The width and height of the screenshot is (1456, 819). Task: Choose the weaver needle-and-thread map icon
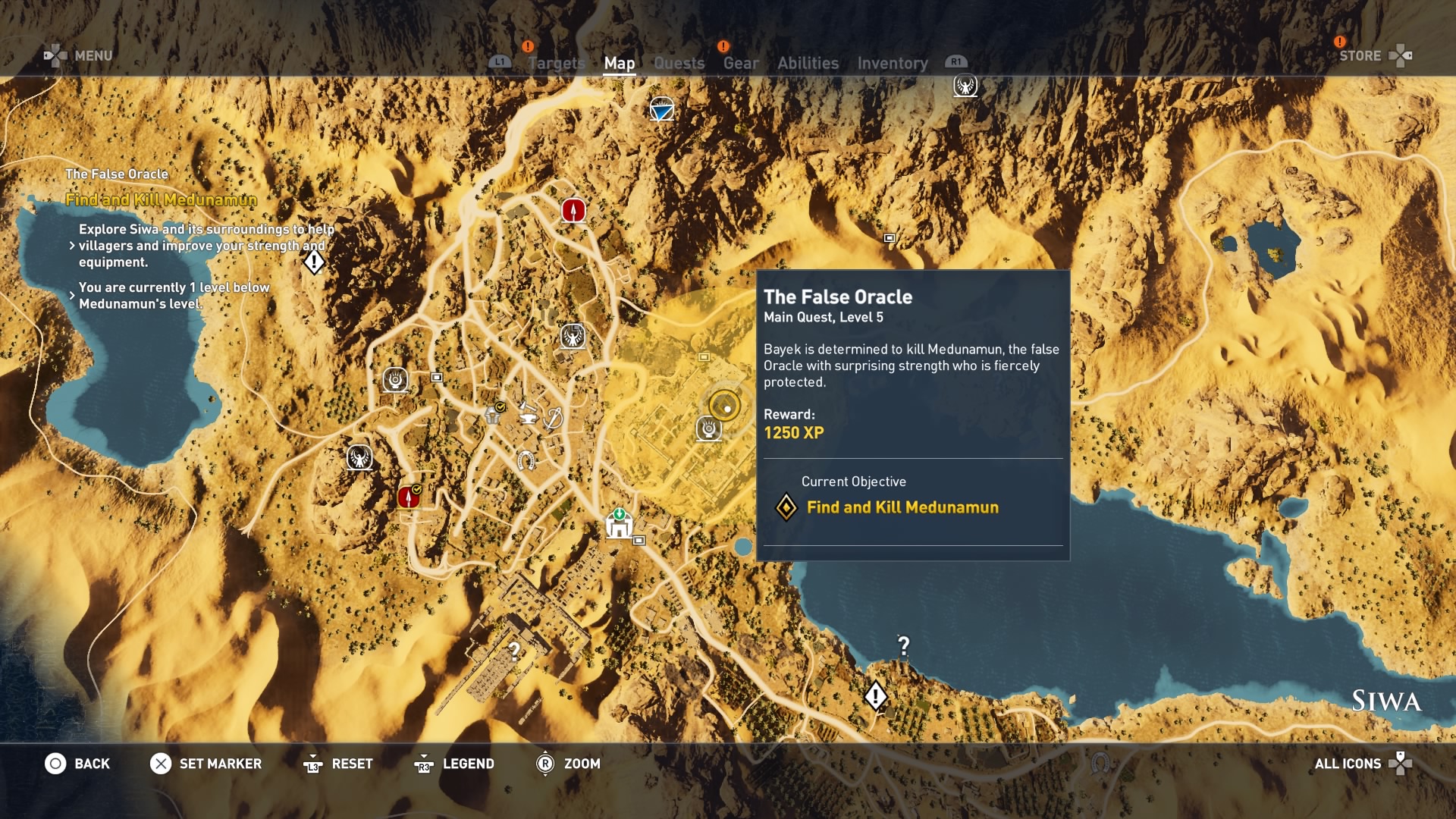(554, 418)
